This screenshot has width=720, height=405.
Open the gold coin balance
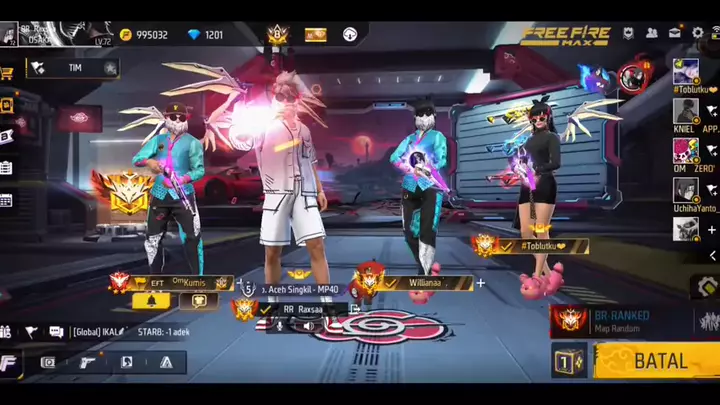click(x=144, y=35)
